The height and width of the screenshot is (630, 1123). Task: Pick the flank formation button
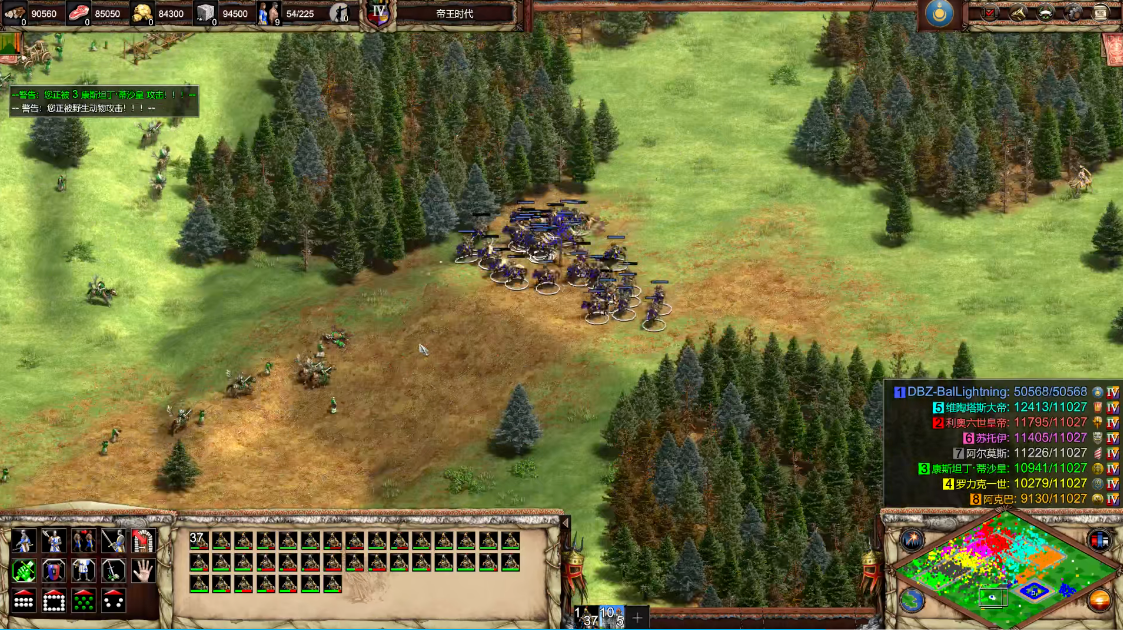coord(114,601)
